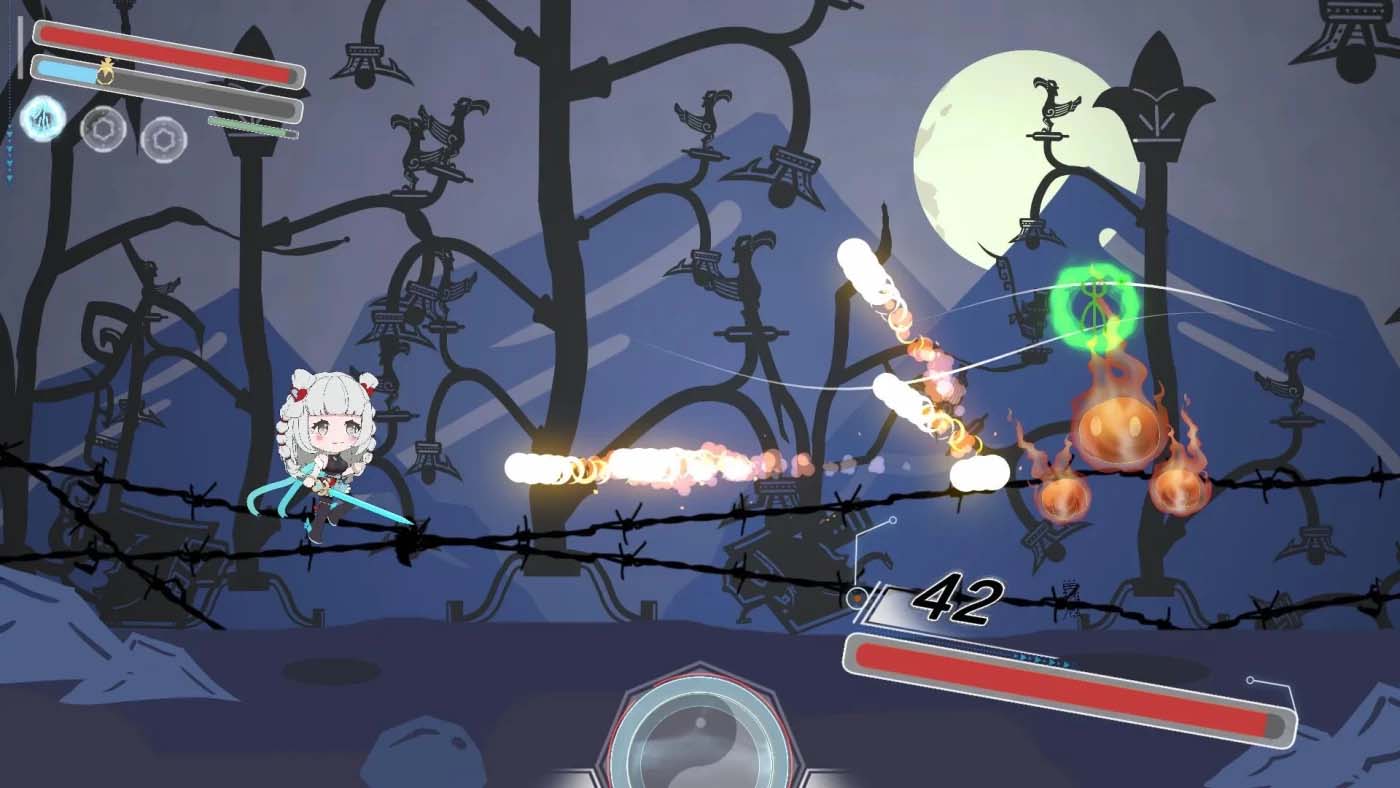Click the circular marker next to the 42 counter
This screenshot has width=1400, height=788.
(856, 596)
